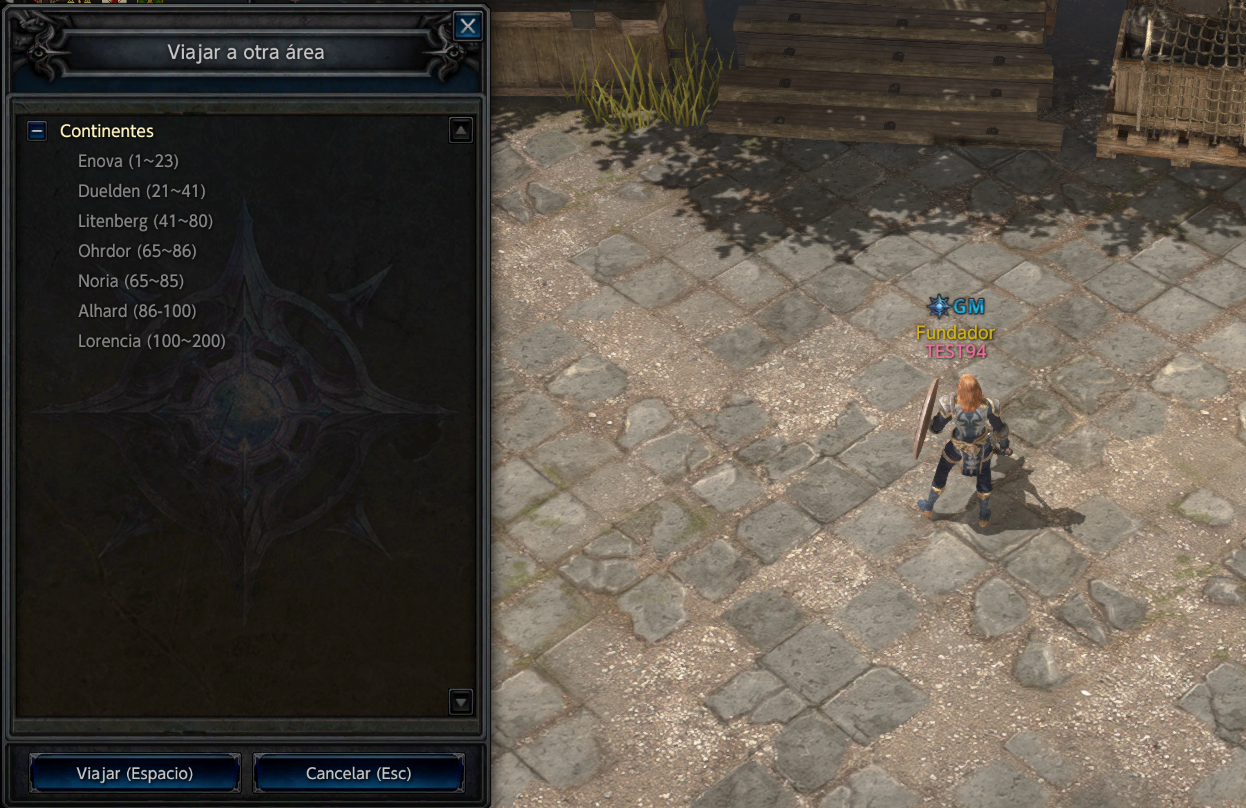This screenshot has width=1246, height=808.
Task: Select Ohrdor (65~86) area
Action: point(137,251)
